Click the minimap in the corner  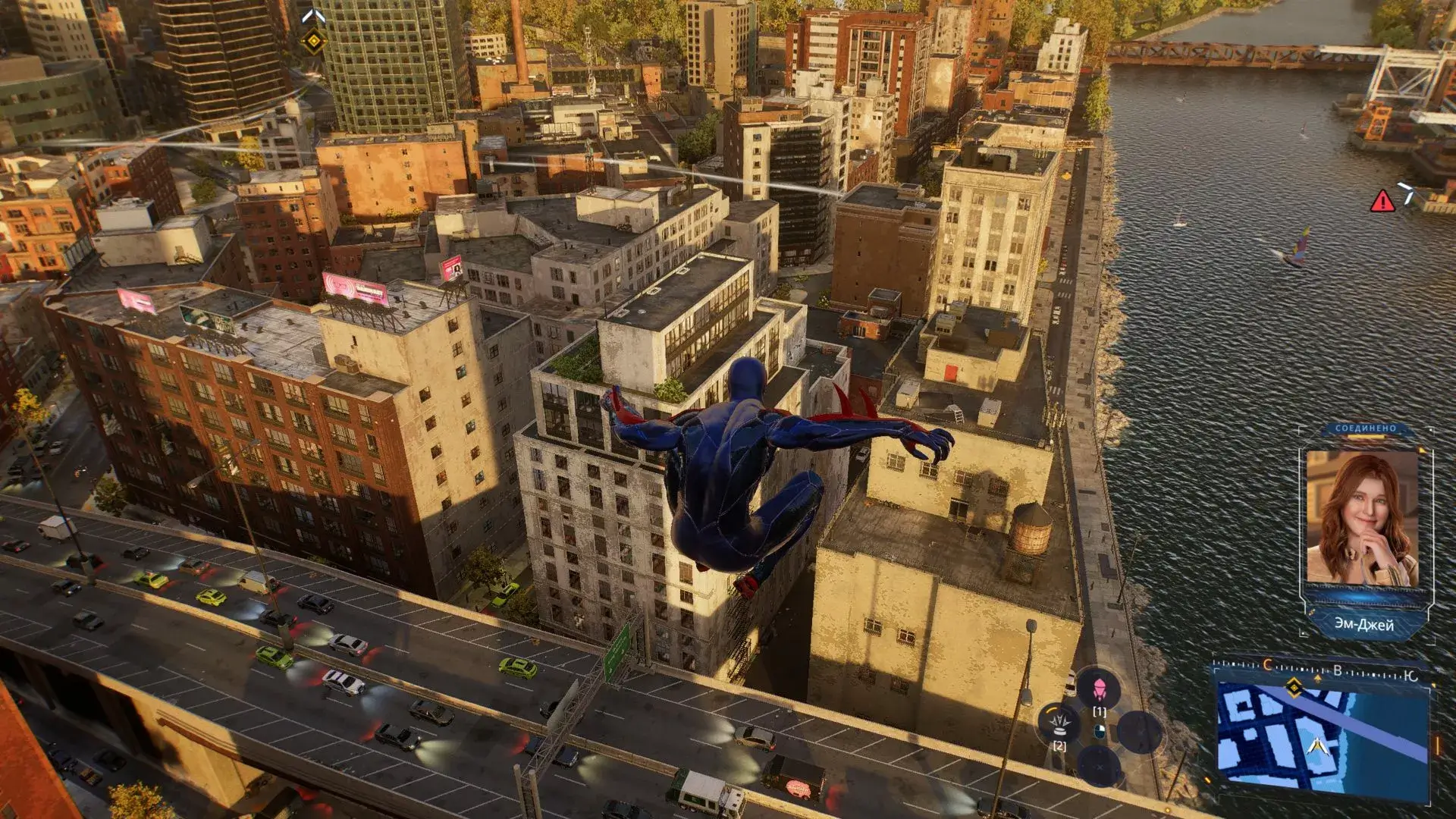(x=1323, y=737)
